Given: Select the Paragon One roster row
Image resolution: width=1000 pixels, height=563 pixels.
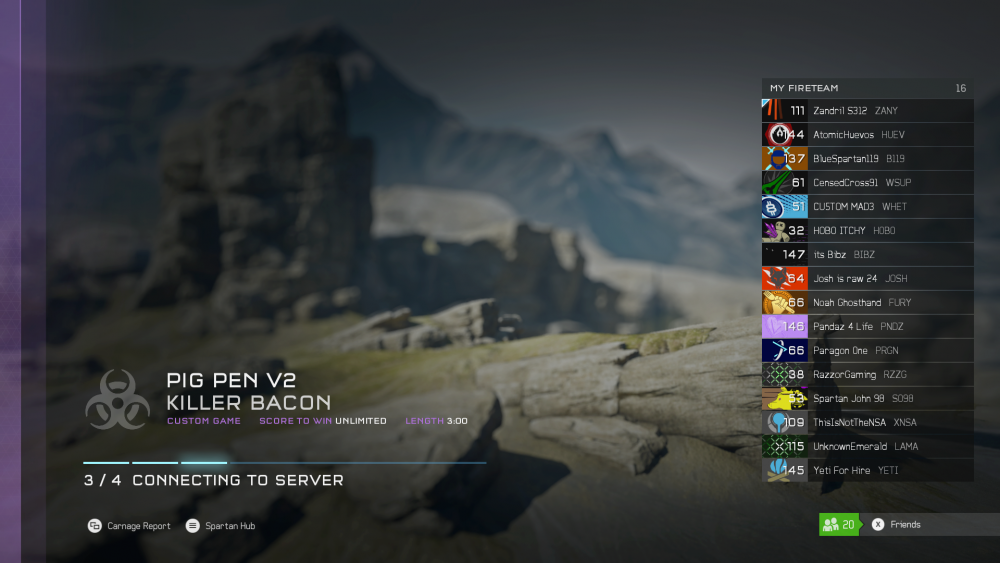Looking at the screenshot, I should (866, 351).
